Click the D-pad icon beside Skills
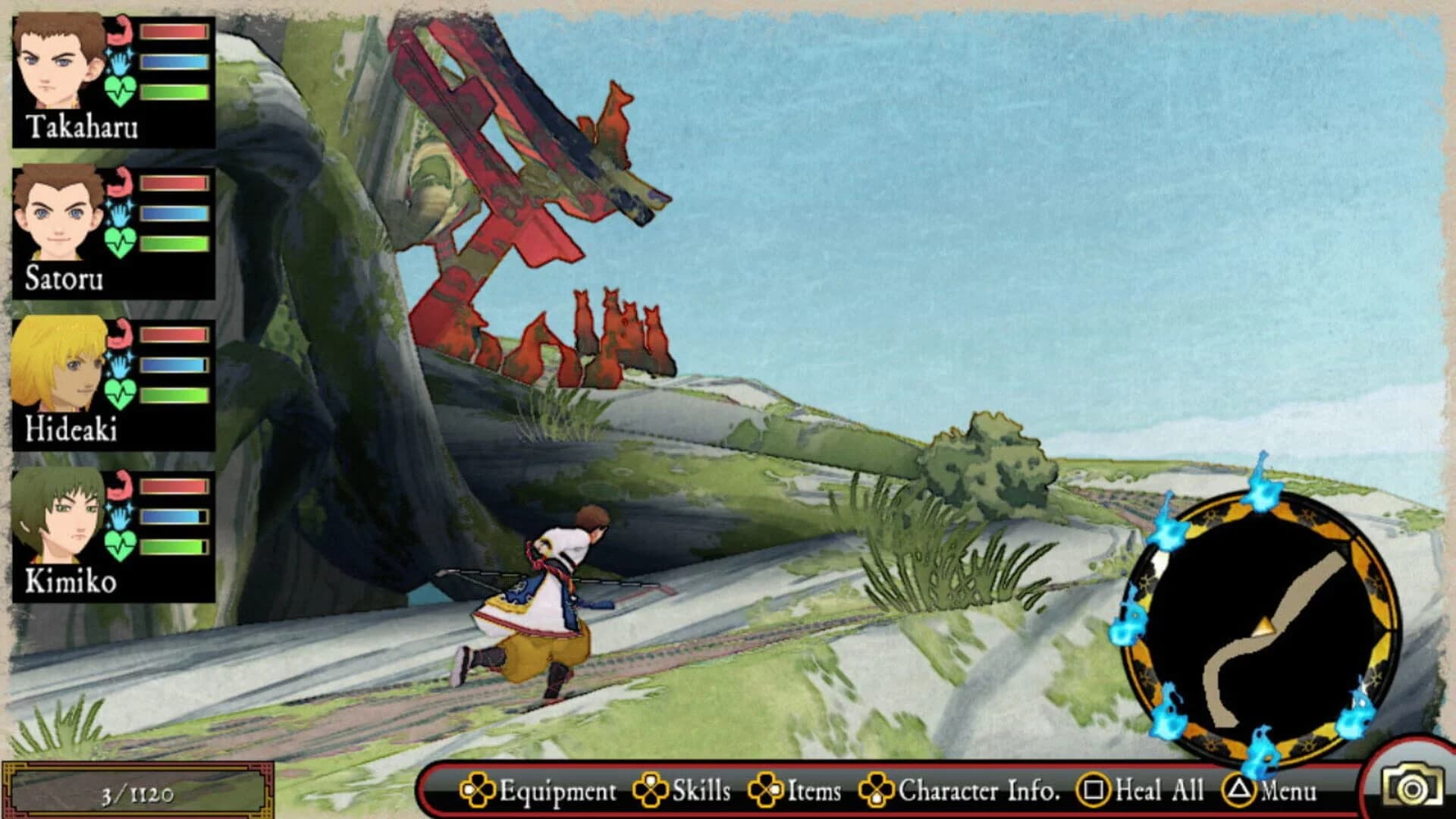 pos(648,791)
